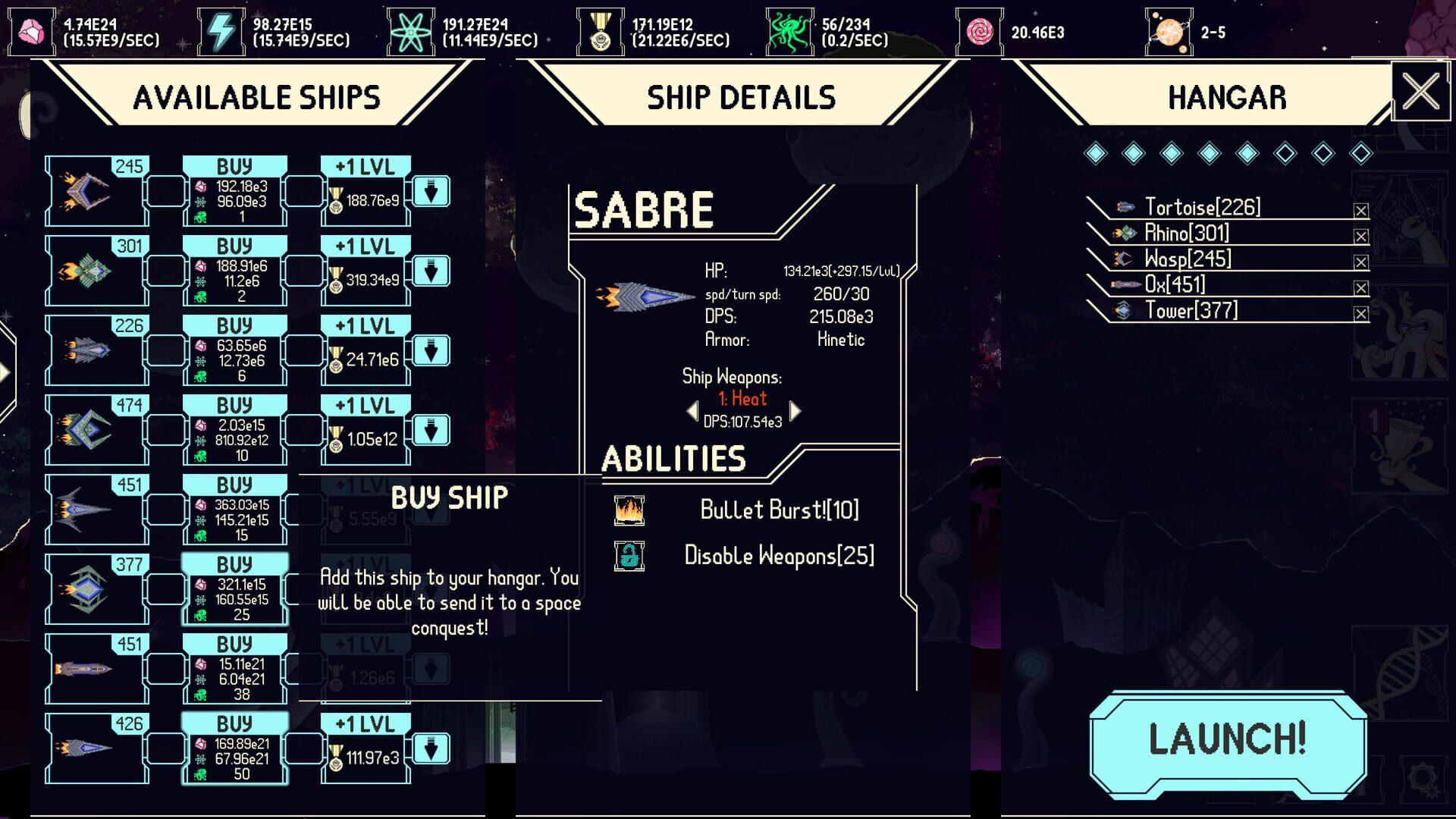This screenshot has height=819, width=1456.
Task: Click the atom science resource icon
Action: tap(410, 30)
